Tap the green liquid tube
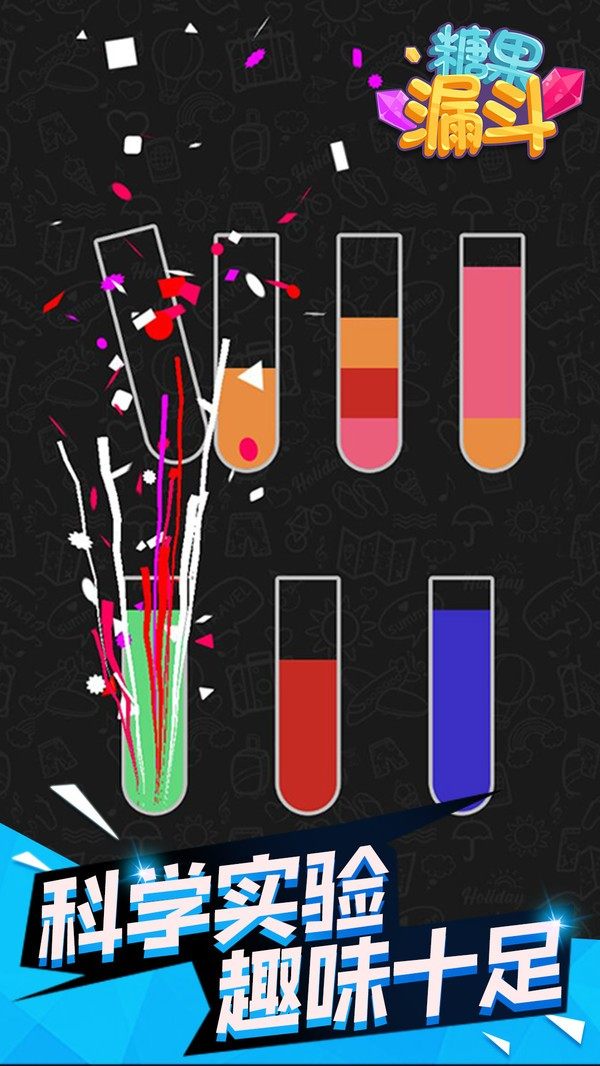Viewport: 600px width, 1066px height. pos(155,700)
